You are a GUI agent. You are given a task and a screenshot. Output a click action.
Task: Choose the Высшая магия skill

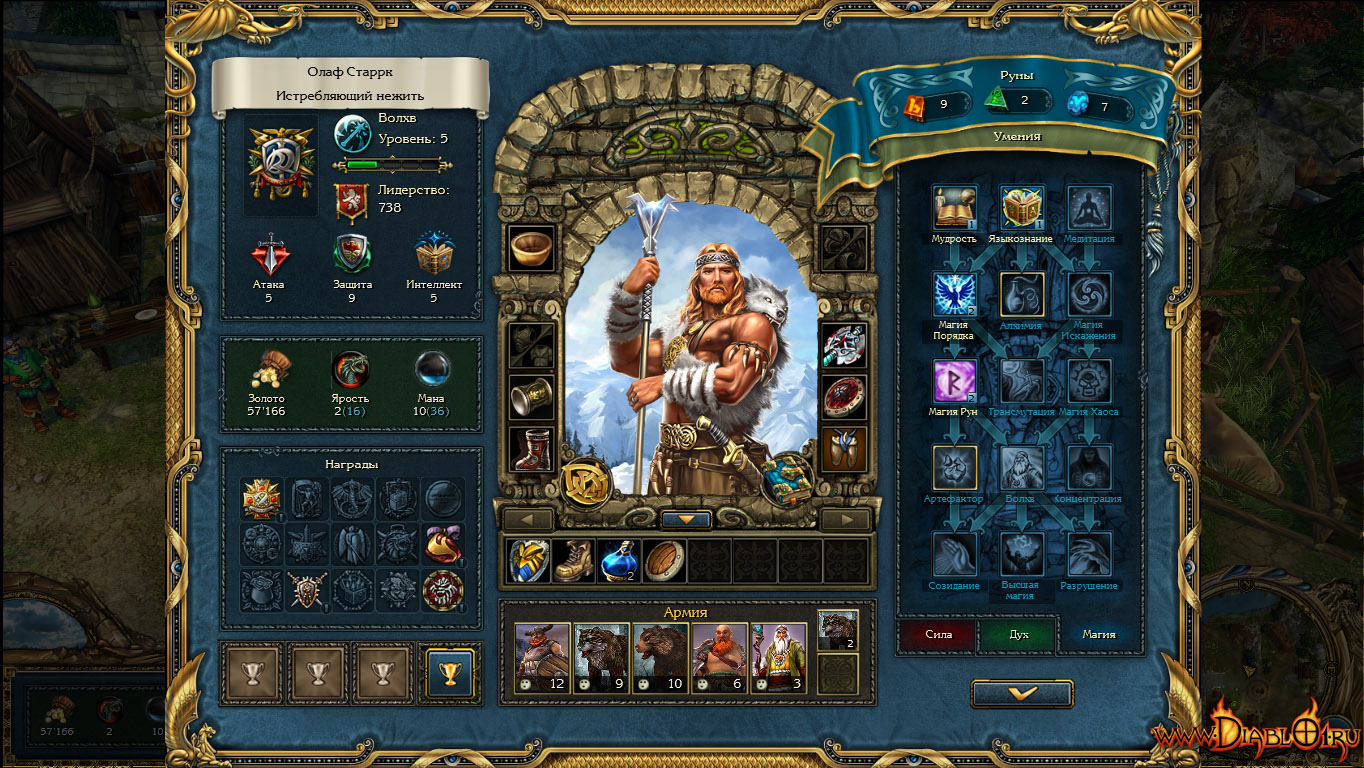coord(1022,555)
